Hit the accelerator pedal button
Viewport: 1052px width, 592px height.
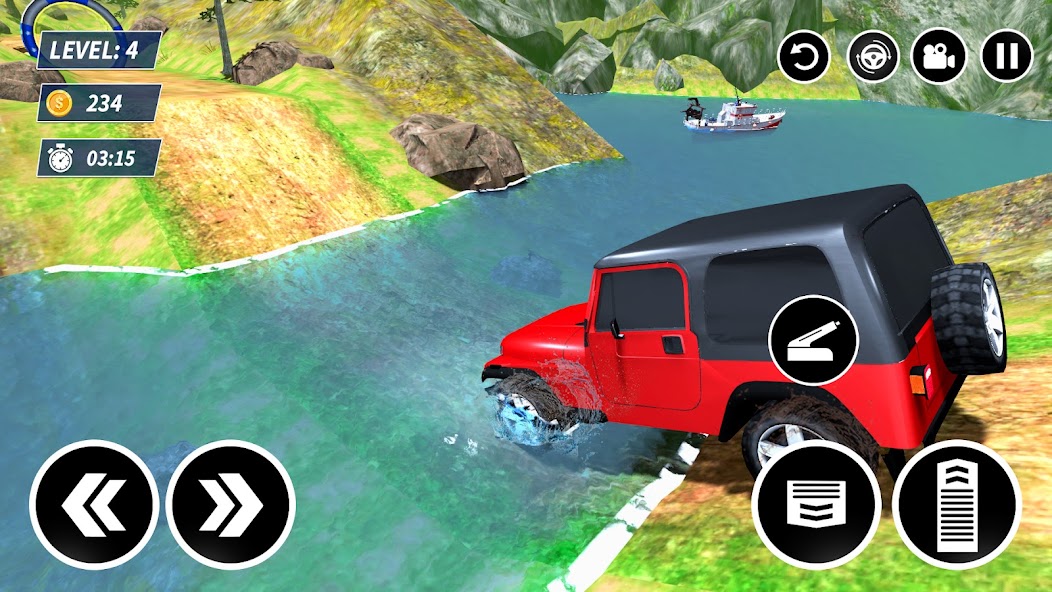956,504
